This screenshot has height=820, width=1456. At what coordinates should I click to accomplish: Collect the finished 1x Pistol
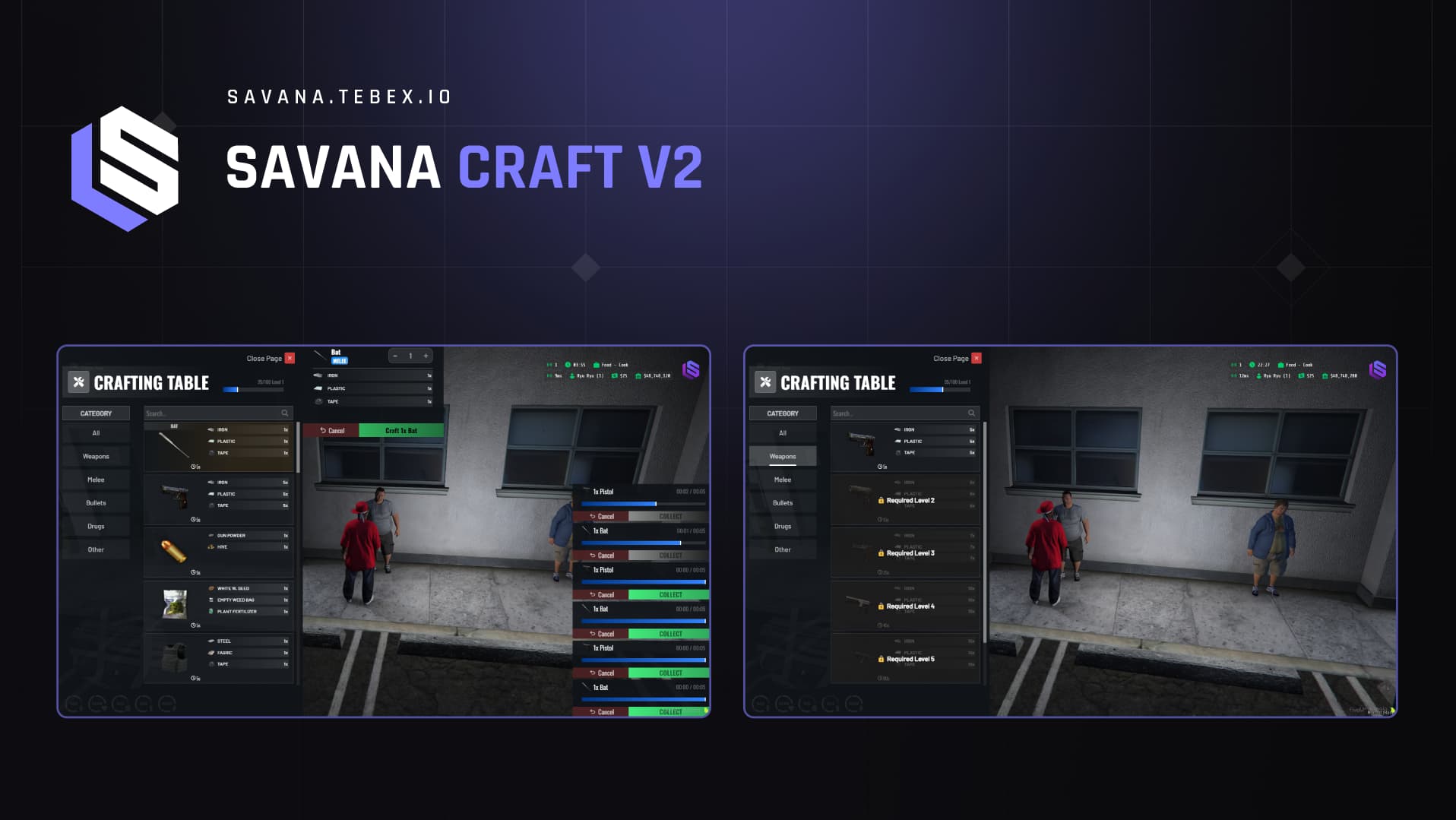point(670,595)
